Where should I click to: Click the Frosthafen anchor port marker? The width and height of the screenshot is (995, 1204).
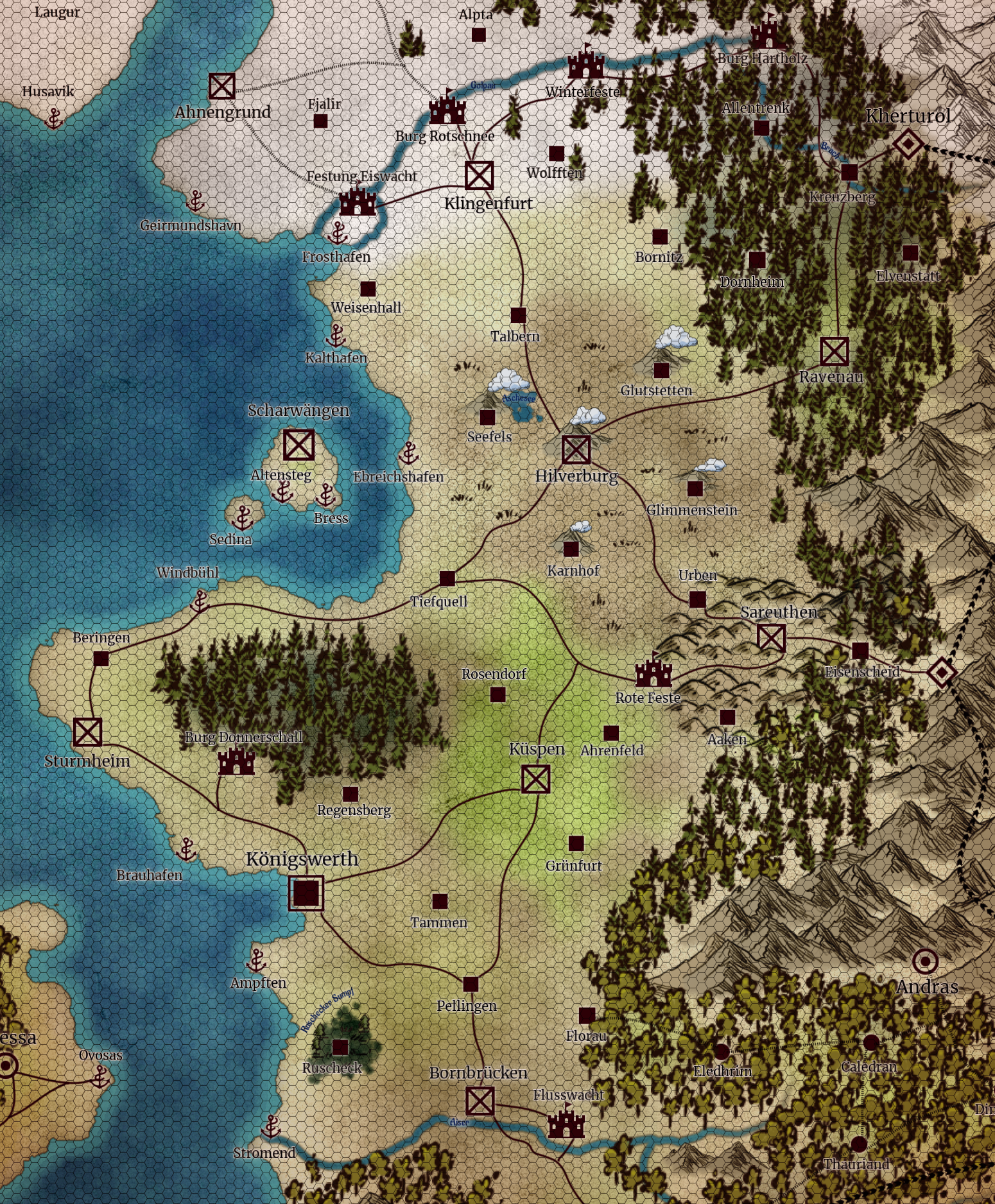click(338, 233)
